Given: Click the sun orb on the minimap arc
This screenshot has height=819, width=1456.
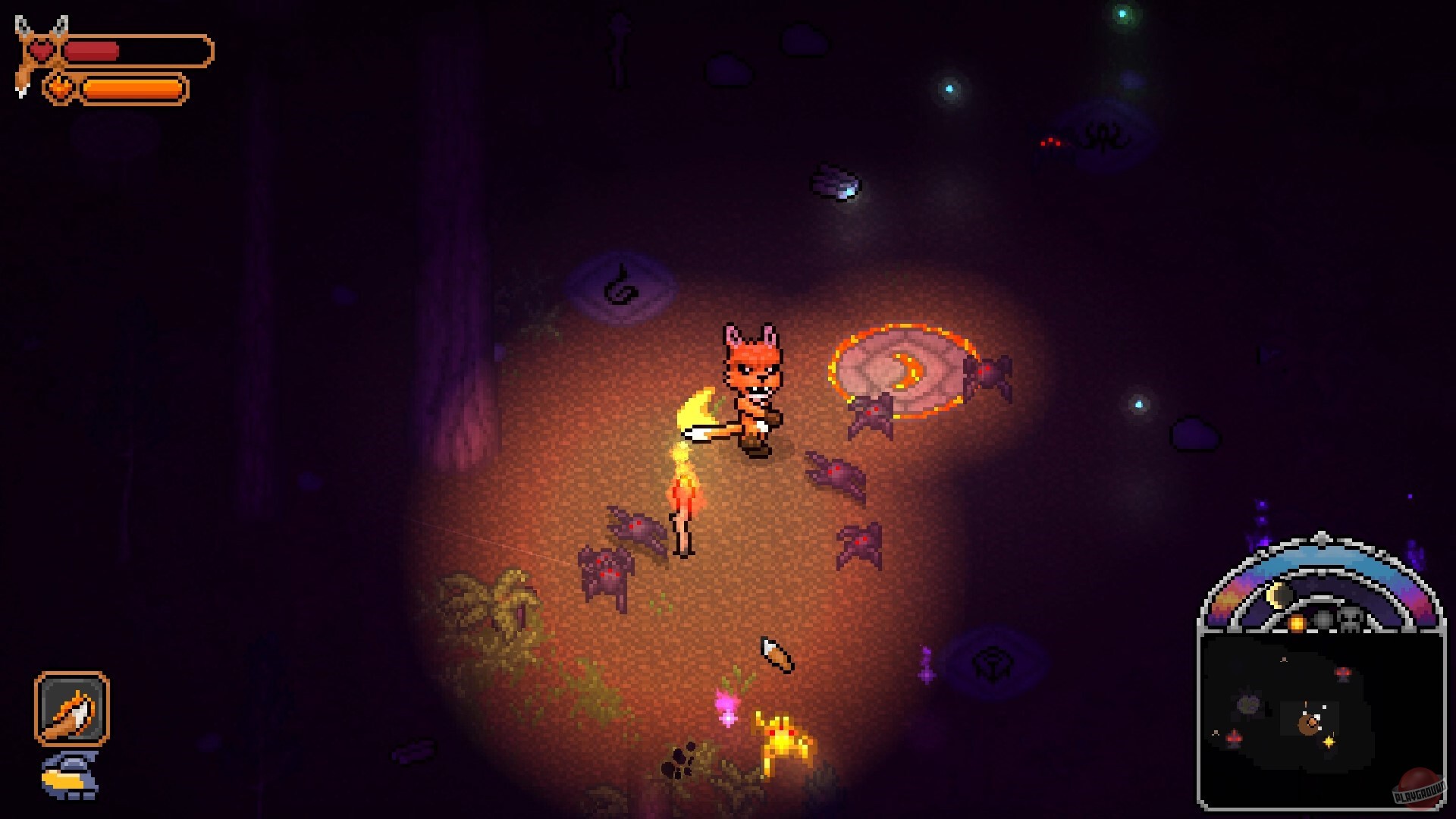Looking at the screenshot, I should coord(1296,623).
